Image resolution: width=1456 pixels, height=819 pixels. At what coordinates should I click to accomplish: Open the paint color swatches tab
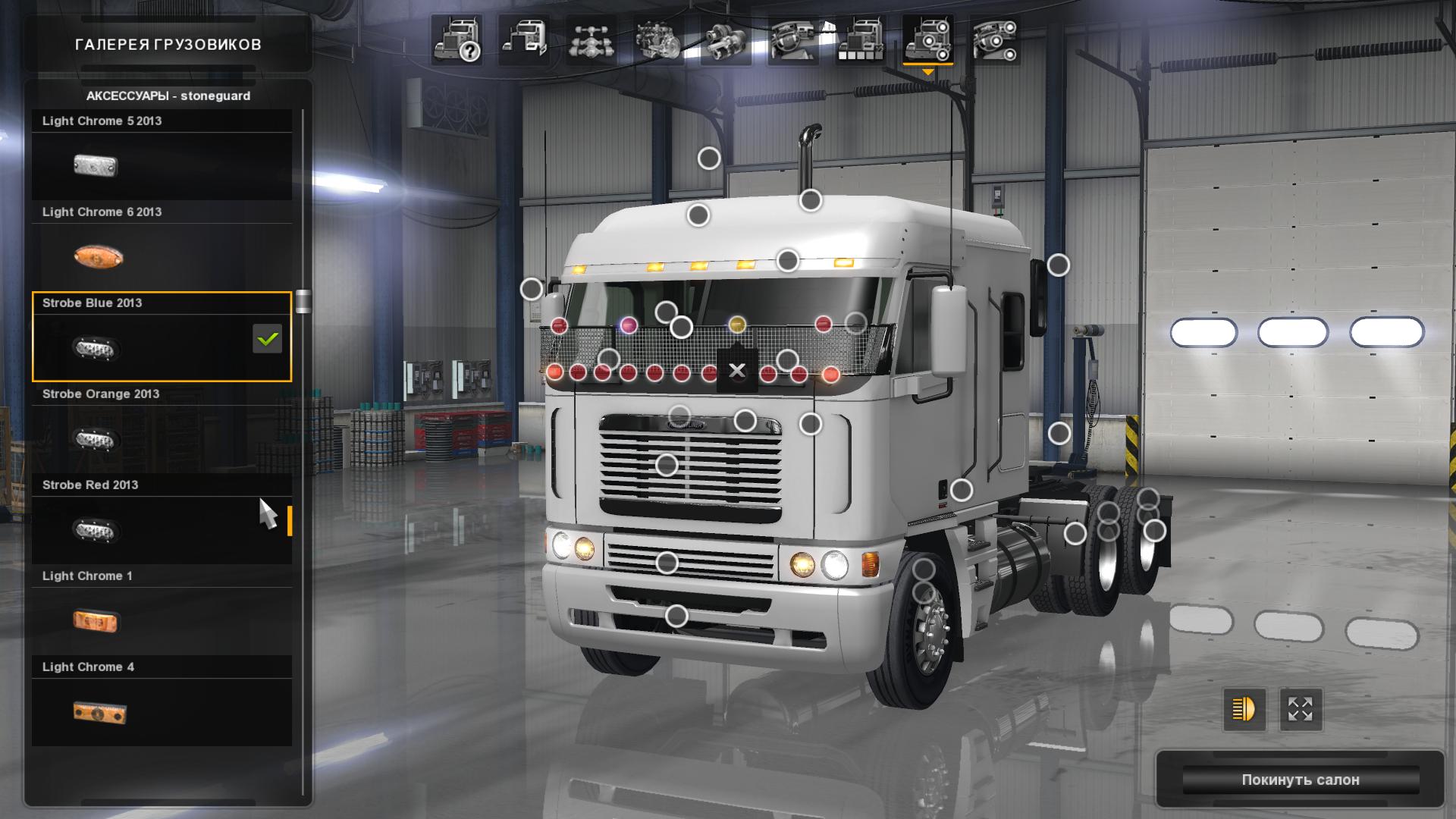coord(860,39)
